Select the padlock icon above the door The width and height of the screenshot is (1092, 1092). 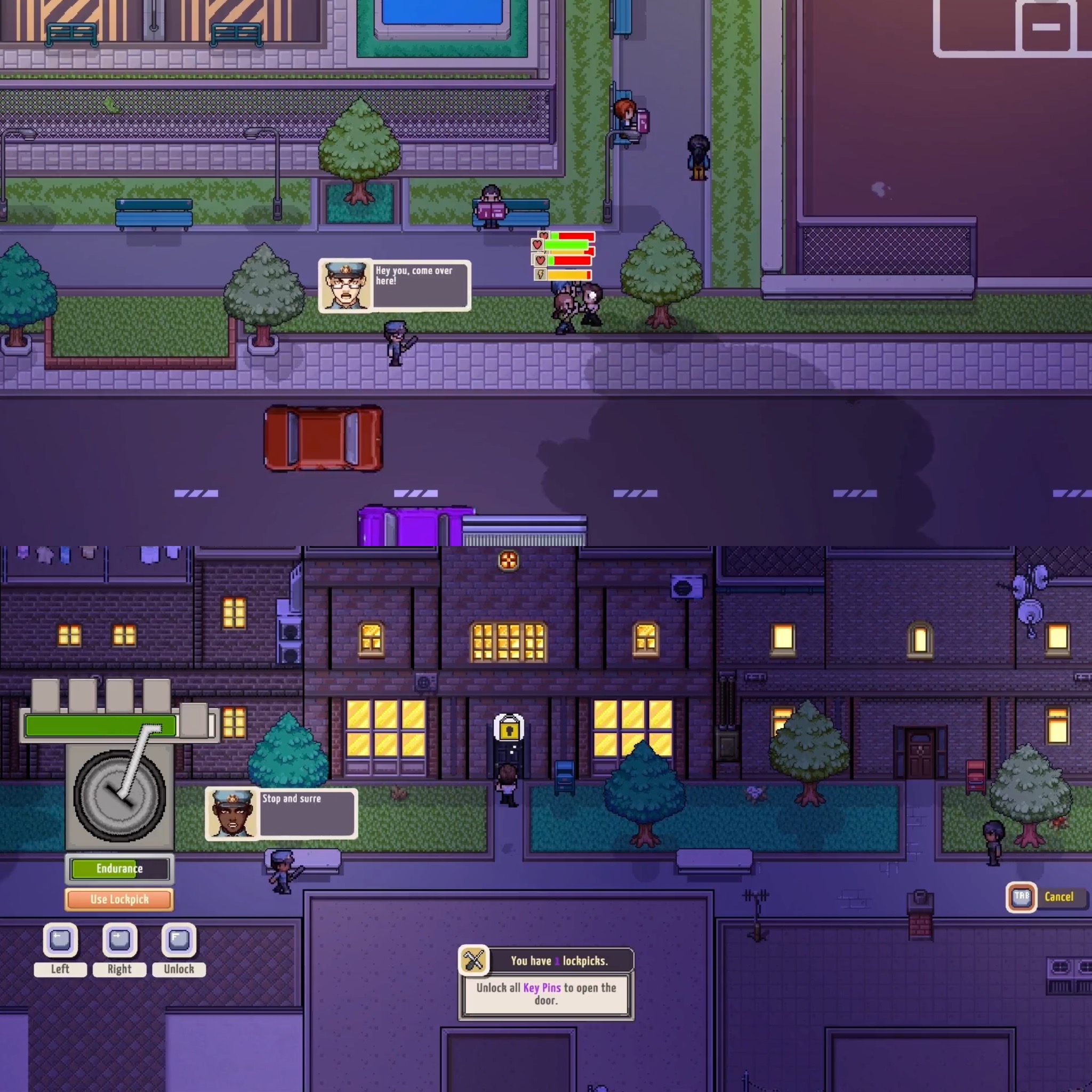[x=508, y=729]
